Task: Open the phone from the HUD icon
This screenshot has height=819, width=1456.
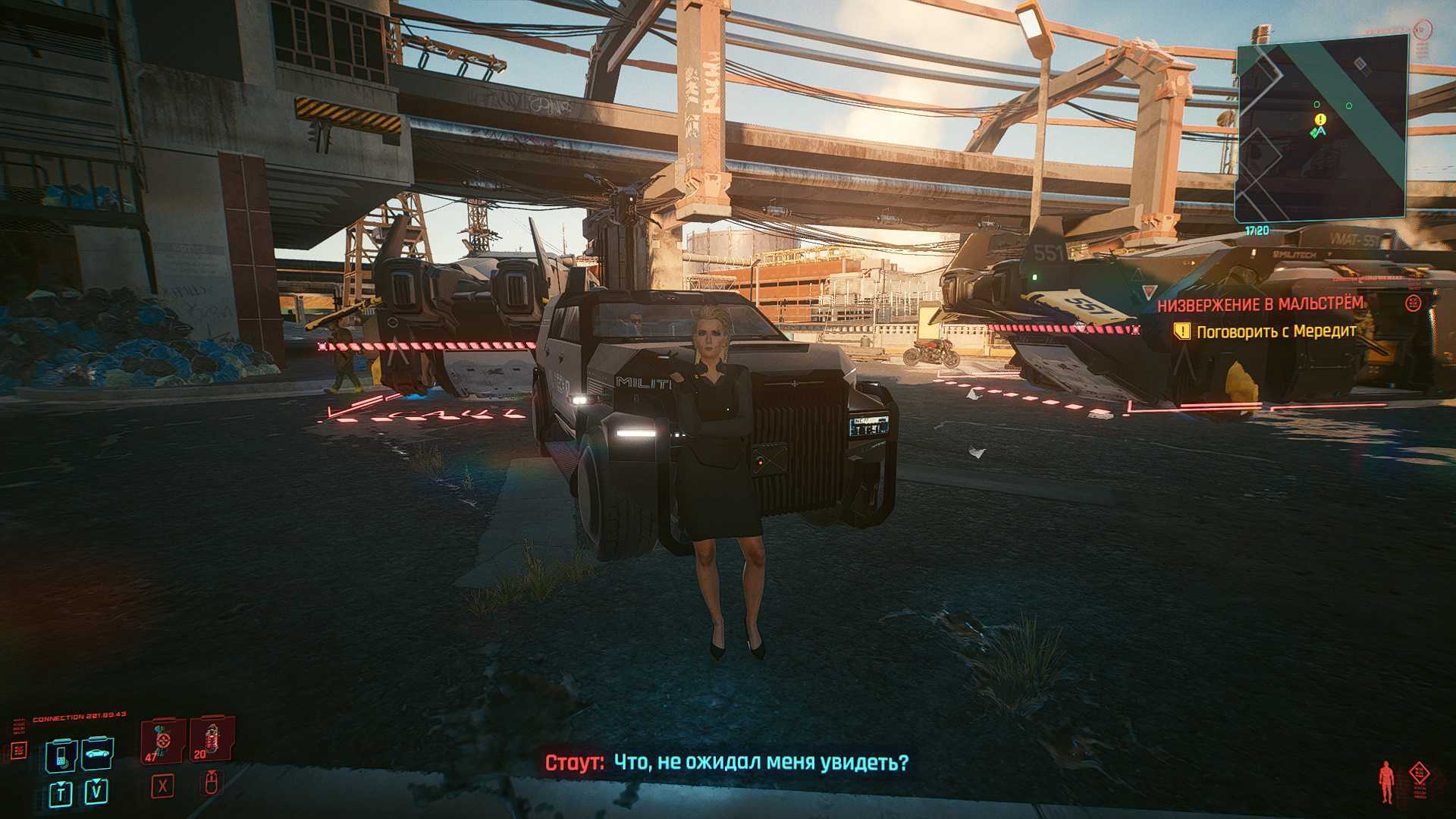Action: coord(61,754)
